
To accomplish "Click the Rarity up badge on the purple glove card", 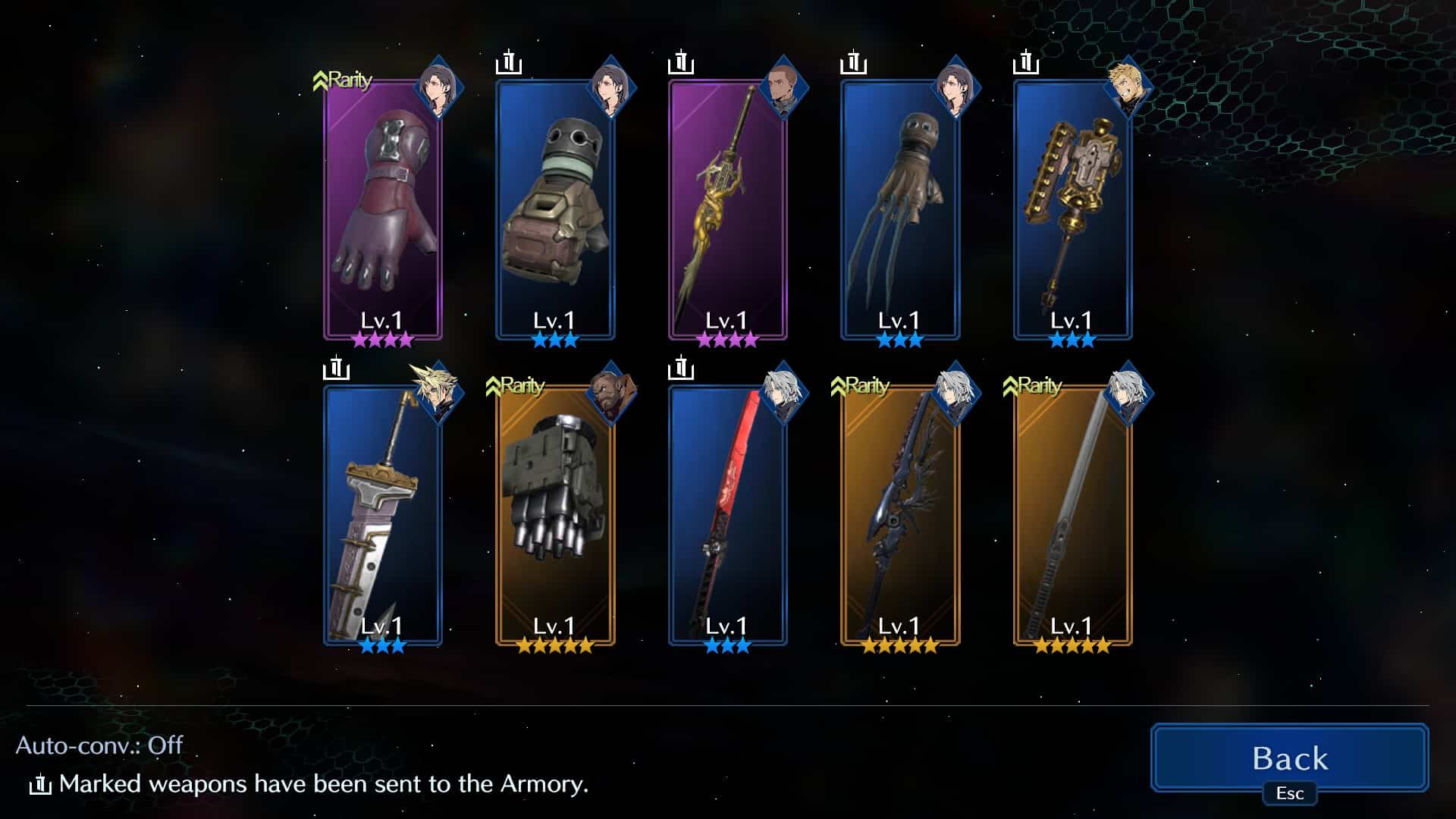I will click(345, 78).
